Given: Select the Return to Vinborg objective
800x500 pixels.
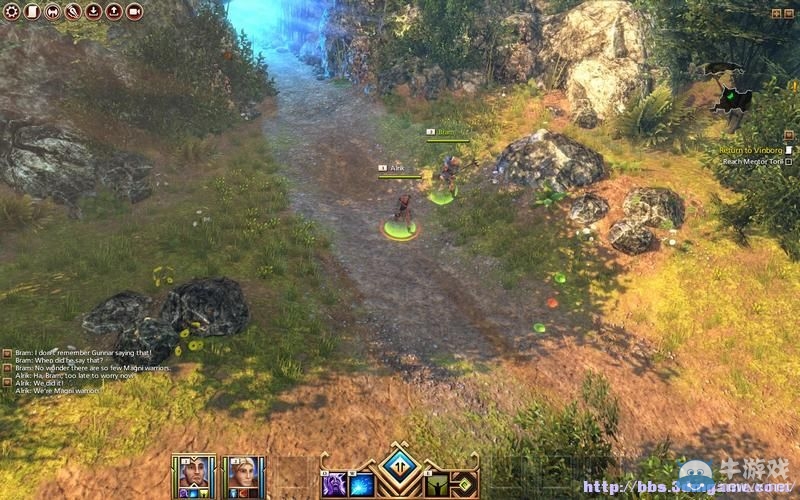Looking at the screenshot, I should (x=749, y=150).
